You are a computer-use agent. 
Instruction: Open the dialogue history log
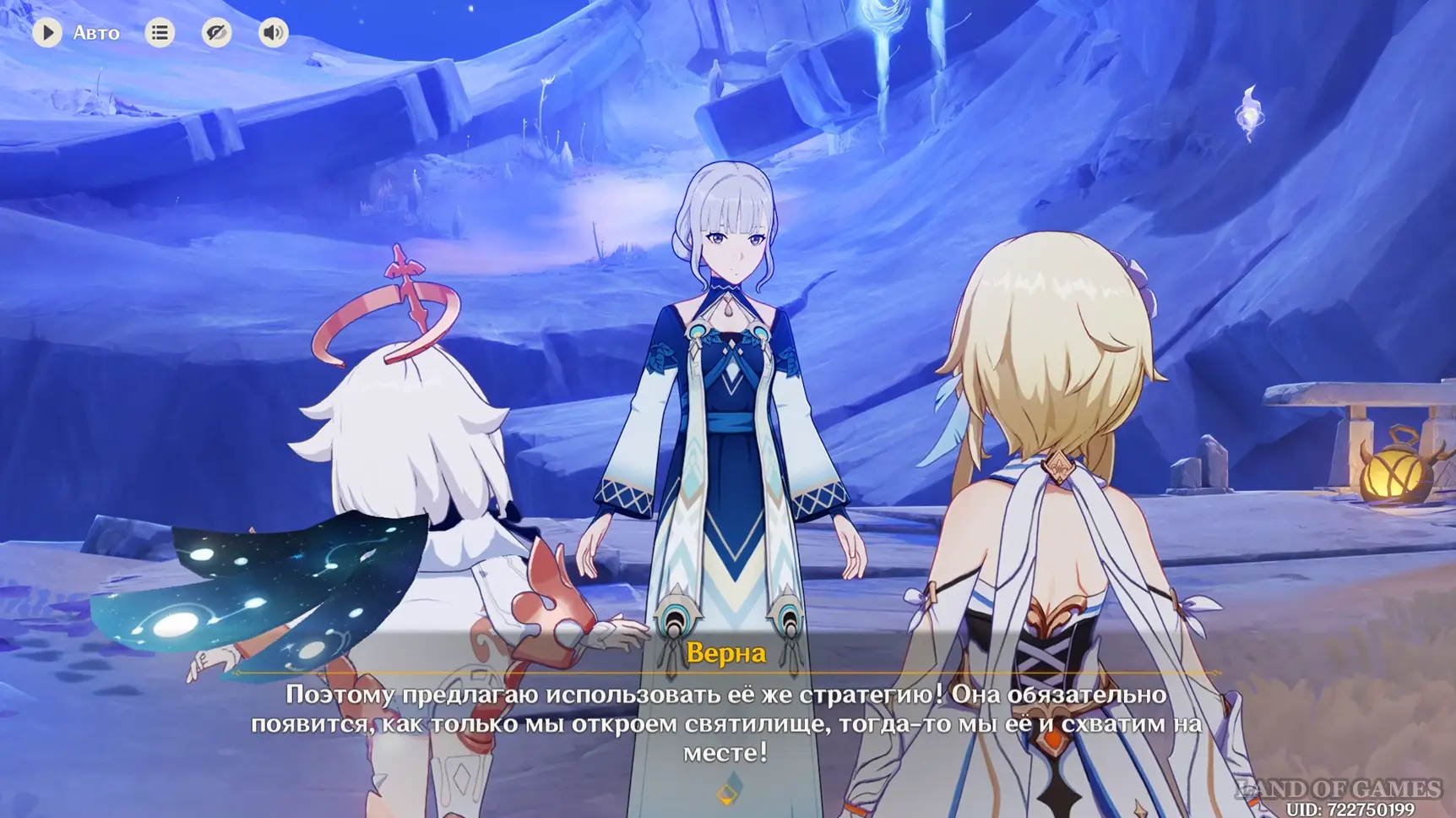tap(160, 33)
